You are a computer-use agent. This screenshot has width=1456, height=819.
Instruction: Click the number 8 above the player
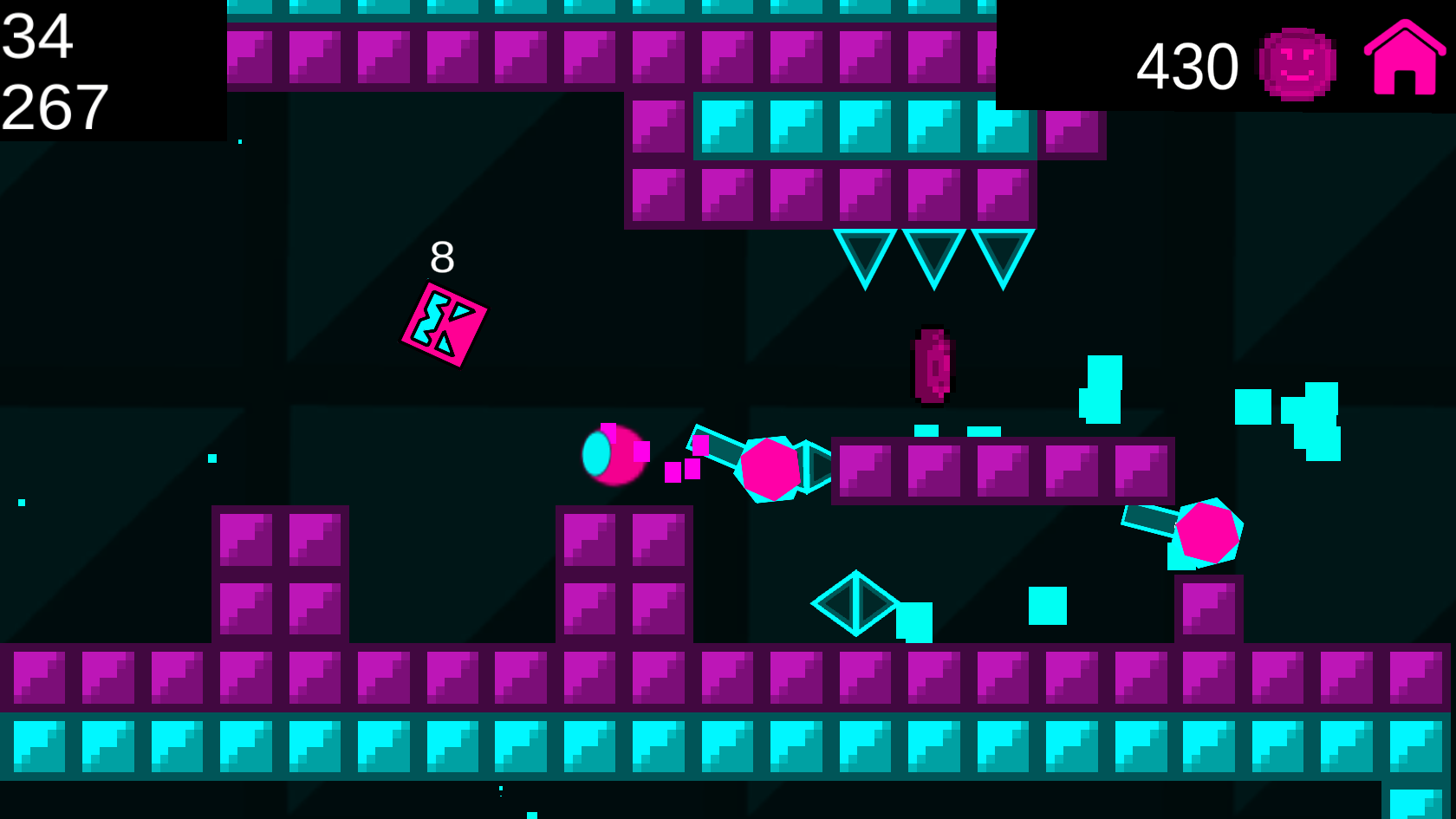point(442,255)
